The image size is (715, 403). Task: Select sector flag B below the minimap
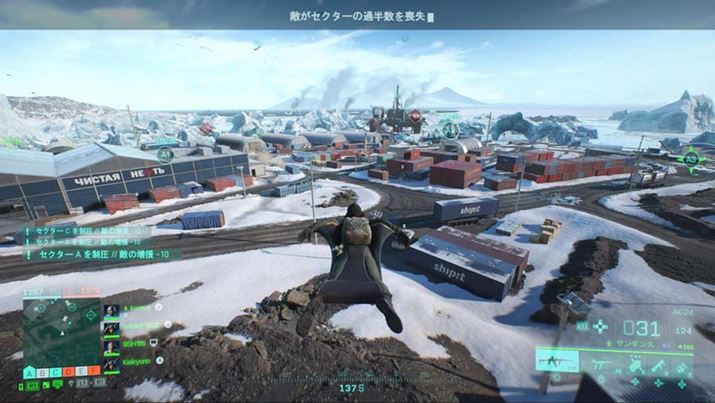(41, 371)
